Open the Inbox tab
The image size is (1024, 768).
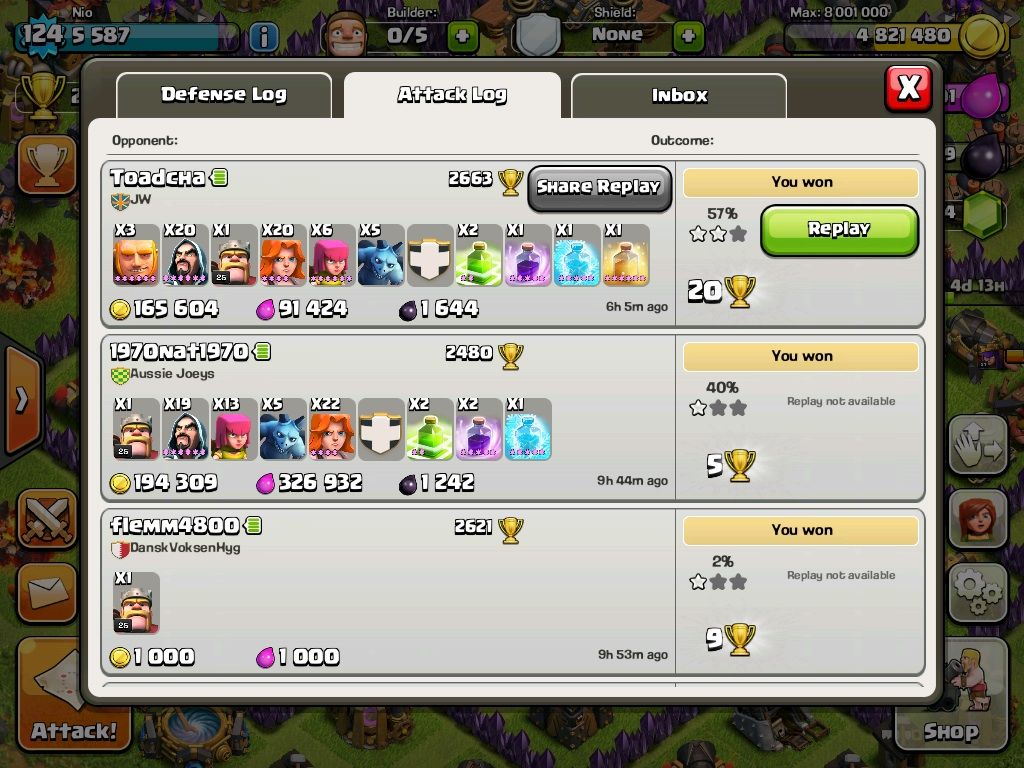pos(679,96)
